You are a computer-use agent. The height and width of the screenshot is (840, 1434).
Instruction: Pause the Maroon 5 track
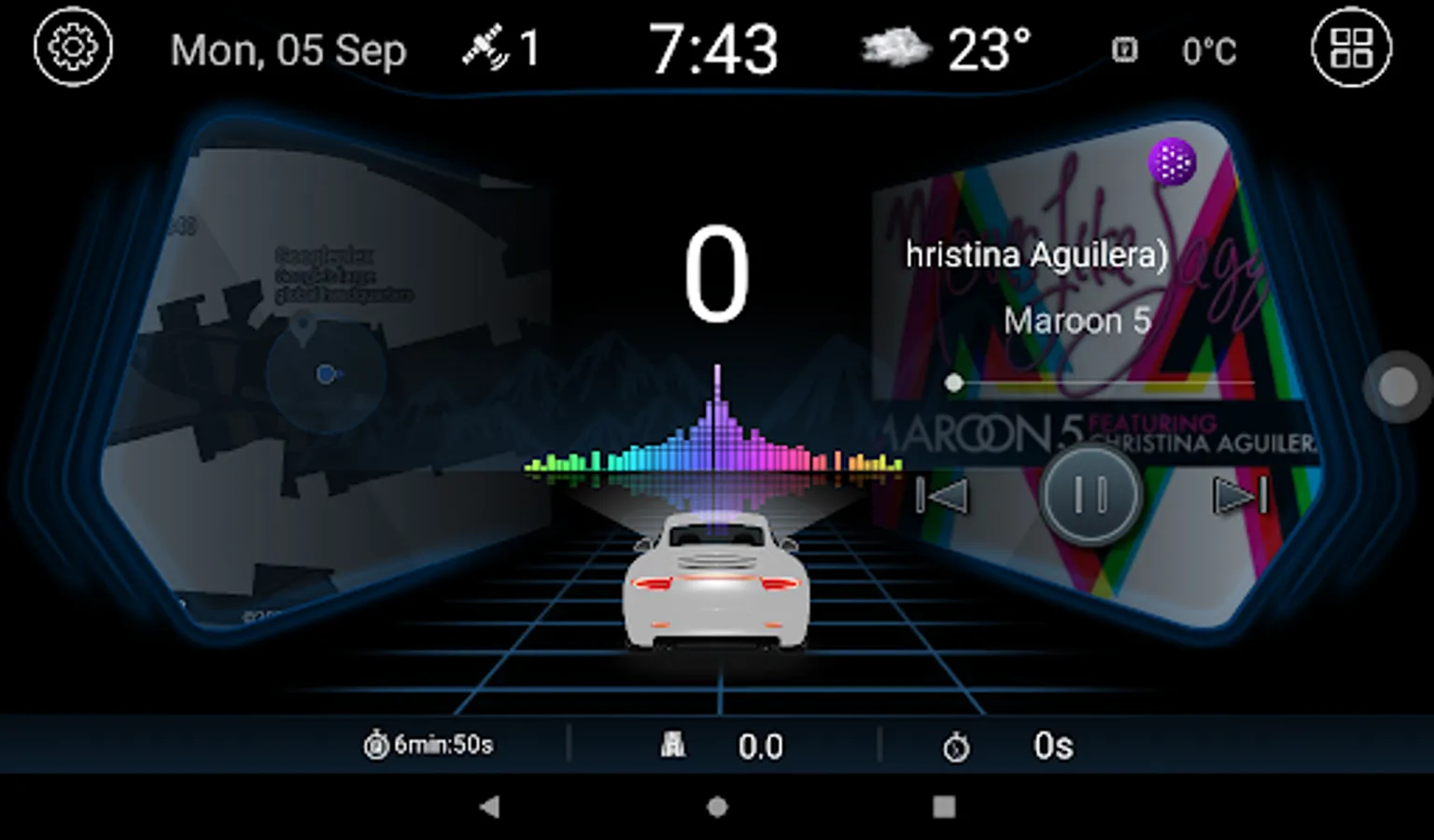click(x=1088, y=495)
